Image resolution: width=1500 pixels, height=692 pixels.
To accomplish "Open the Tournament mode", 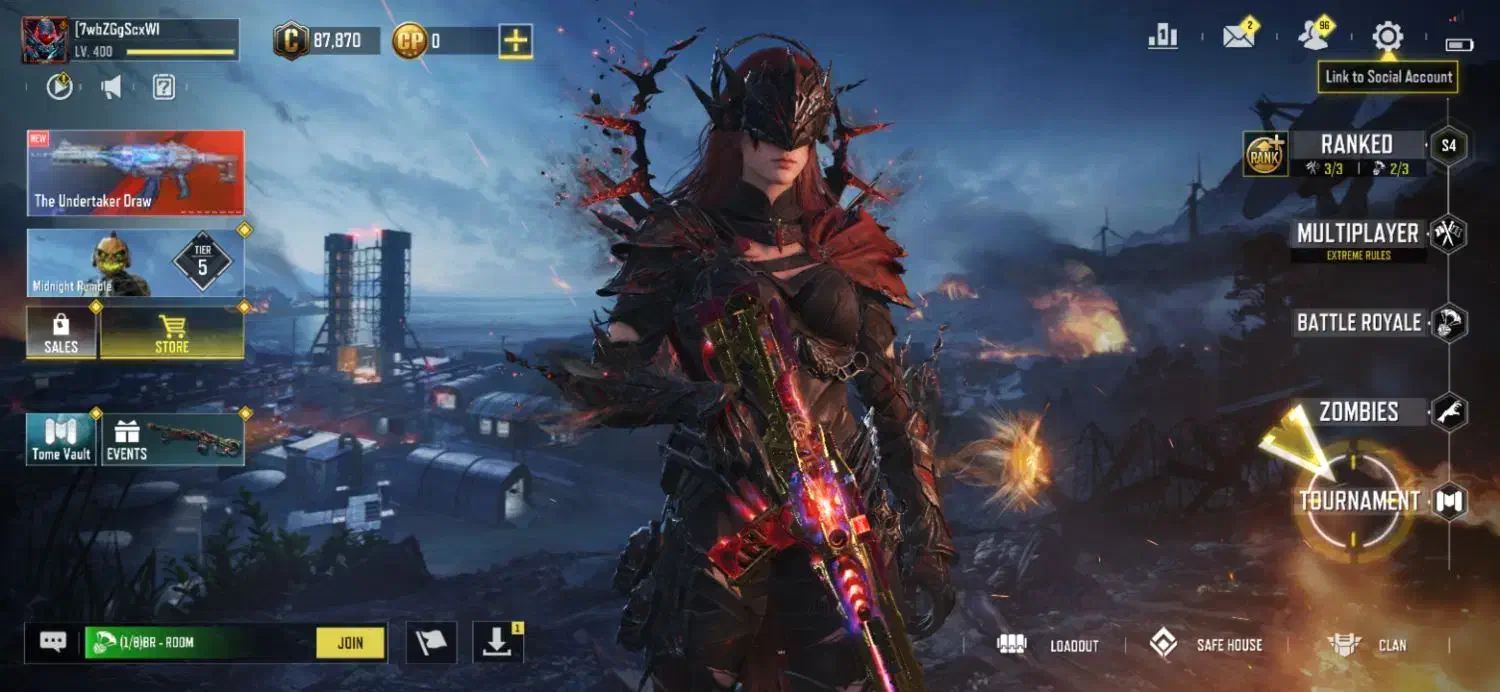I will 1359,502.
